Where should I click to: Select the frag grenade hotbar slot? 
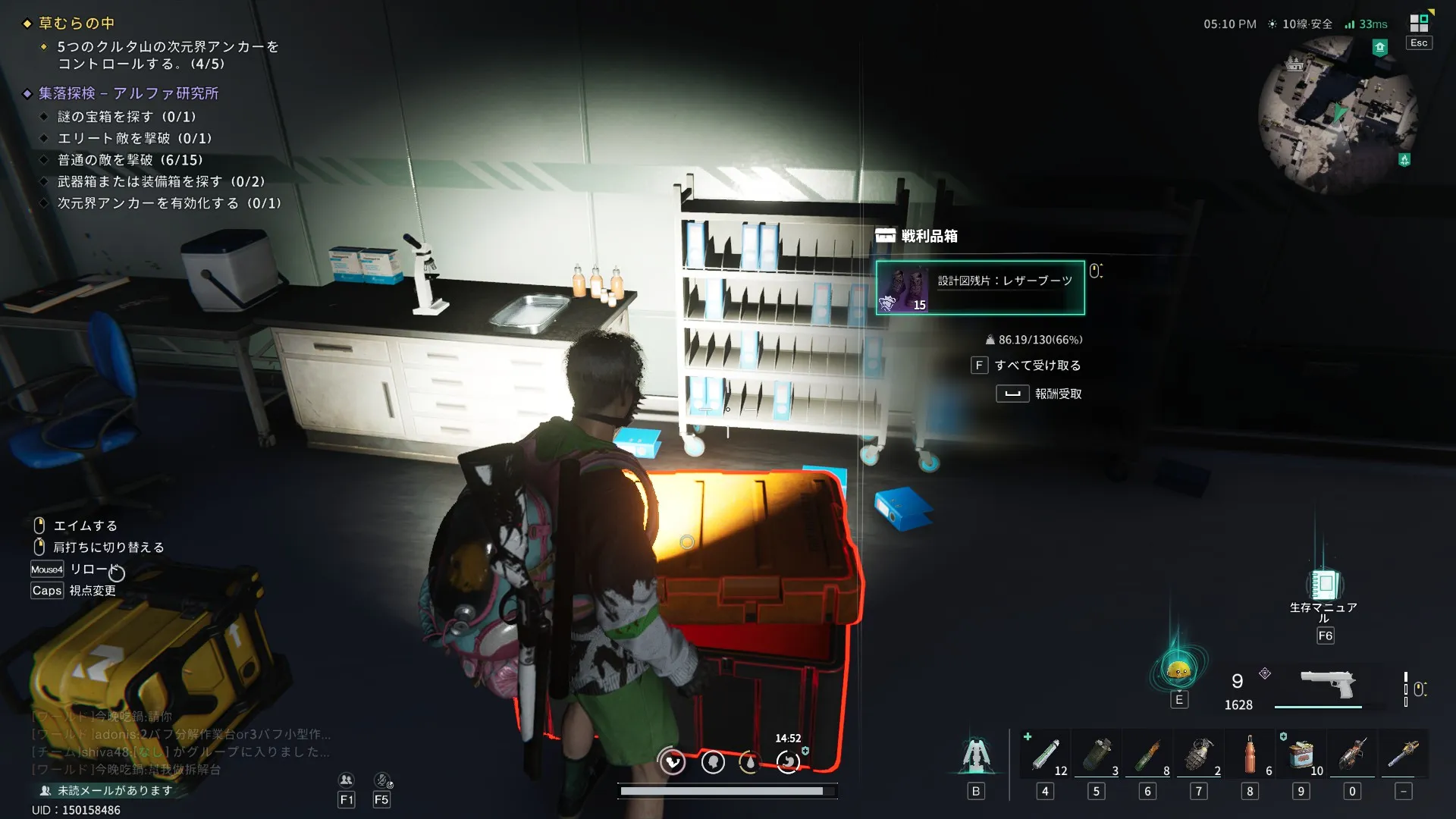click(x=1199, y=755)
